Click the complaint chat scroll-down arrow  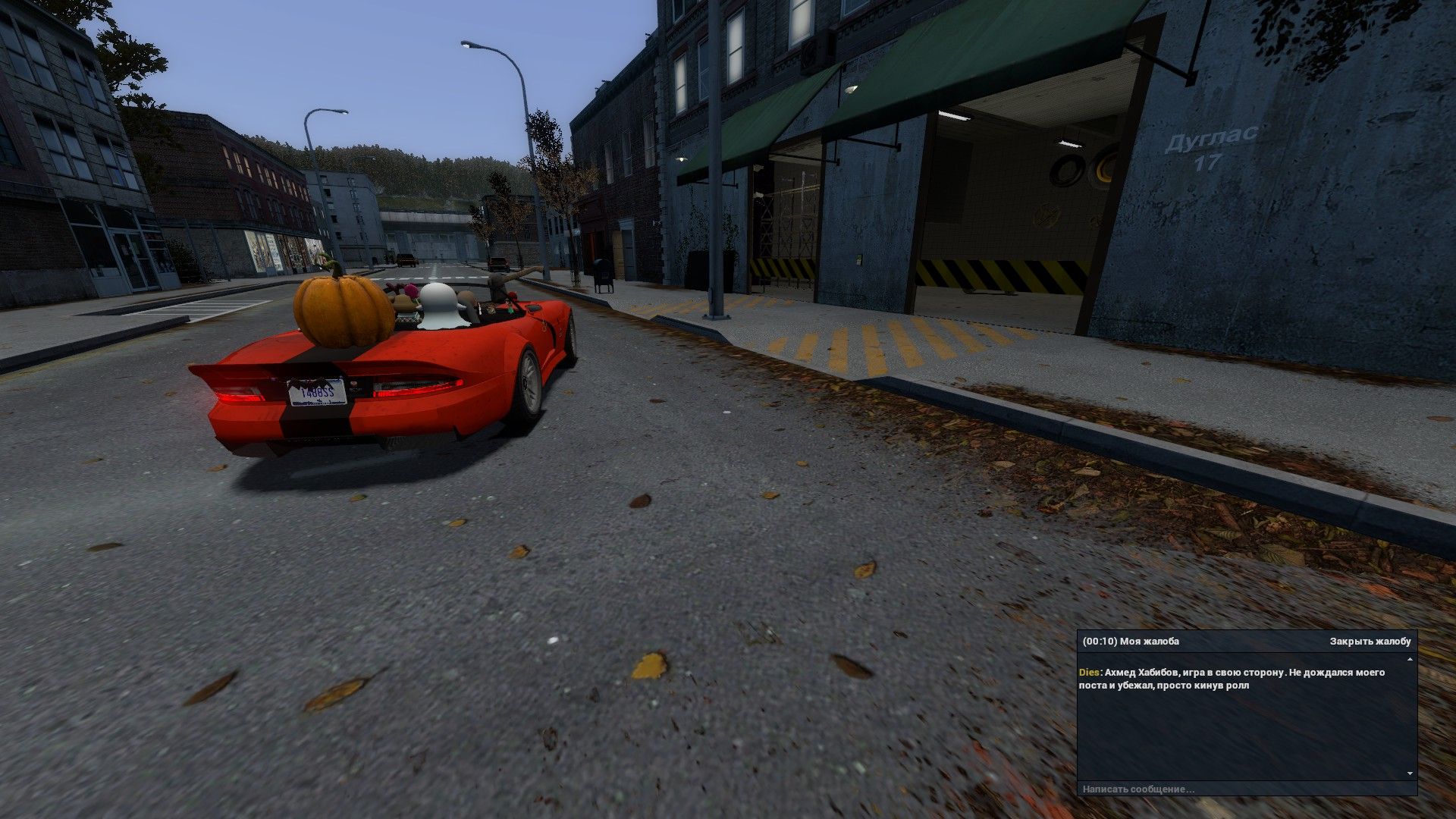[x=1410, y=773]
